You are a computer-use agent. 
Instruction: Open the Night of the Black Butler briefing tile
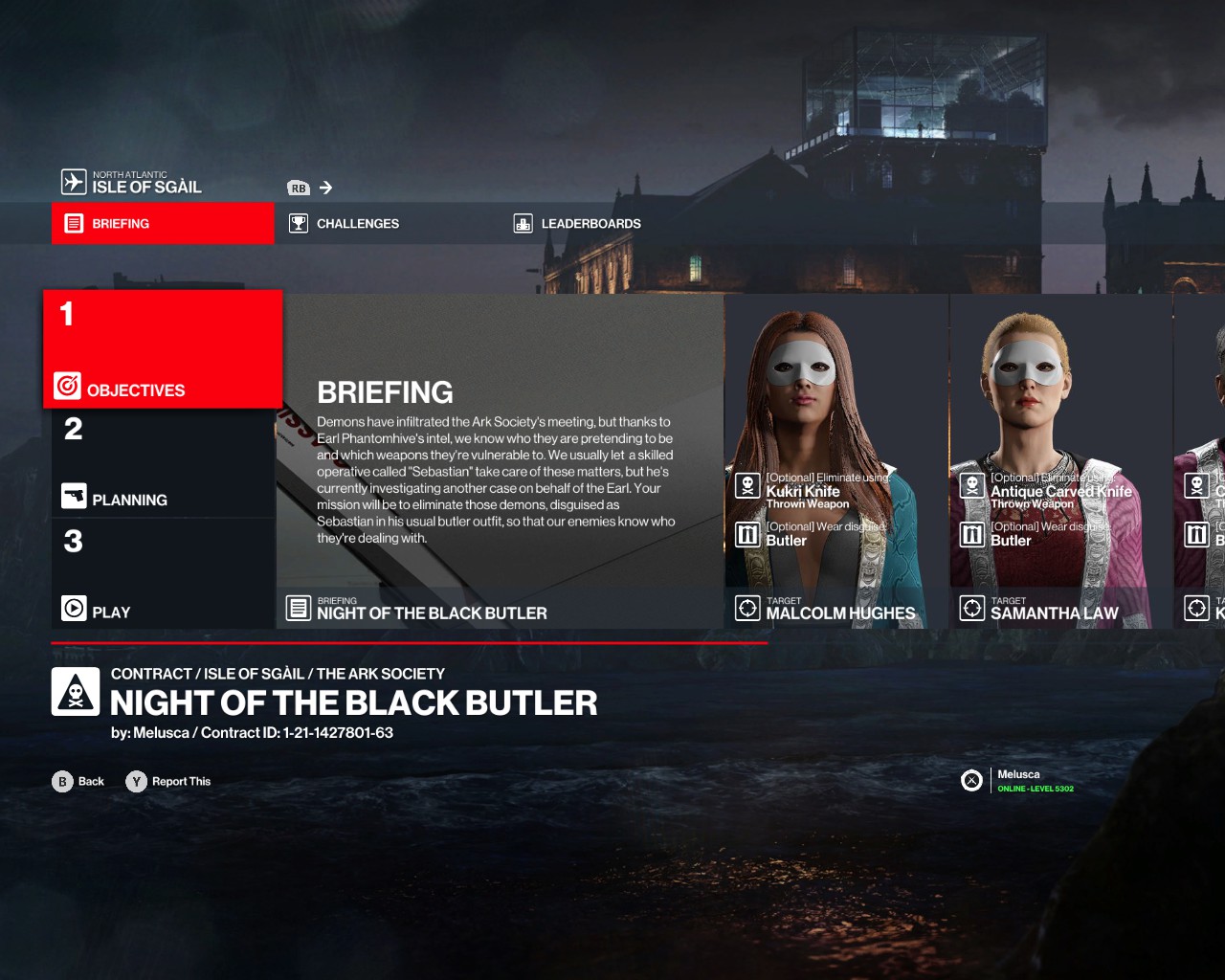[500, 461]
